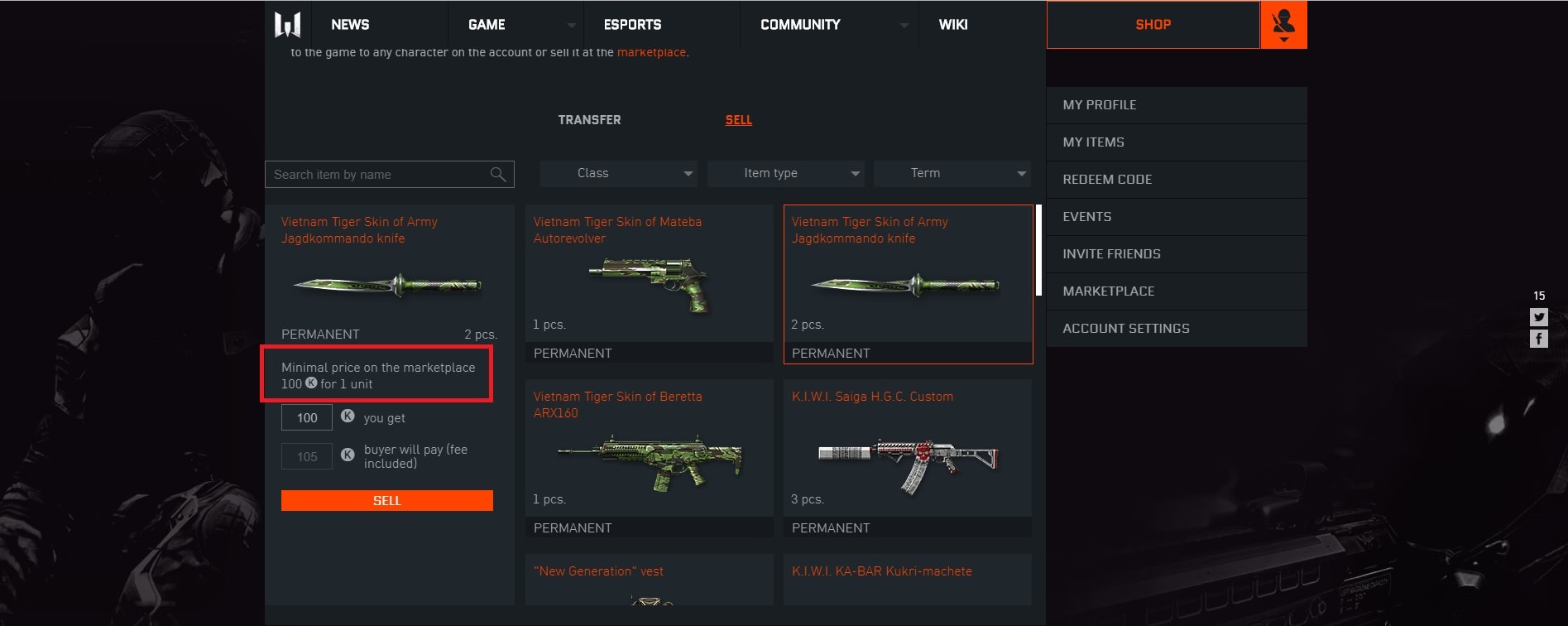The image size is (1568, 626).
Task: Open the COMMUNITY menu
Action: click(x=798, y=24)
